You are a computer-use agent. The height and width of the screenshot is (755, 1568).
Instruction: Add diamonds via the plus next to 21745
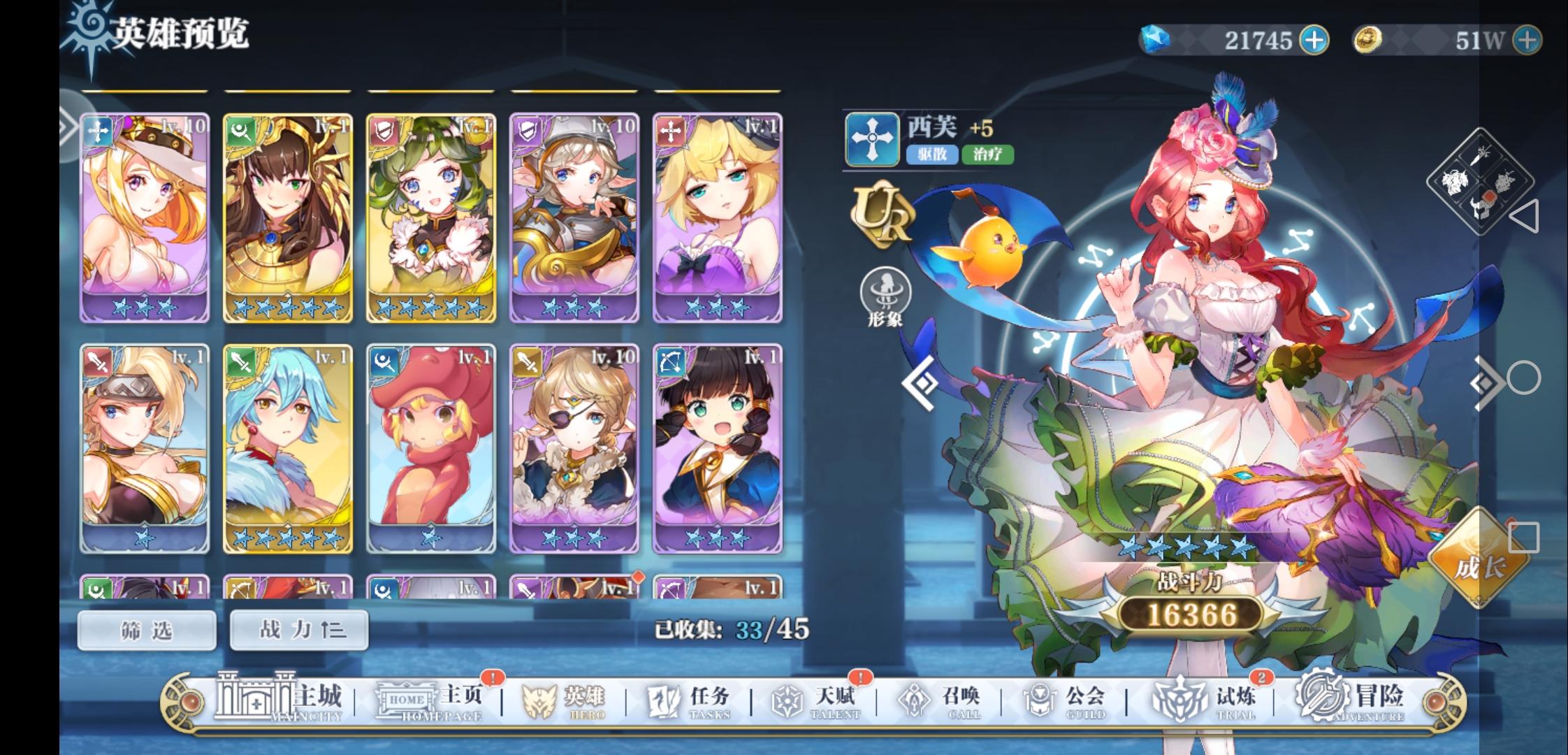click(x=1316, y=40)
